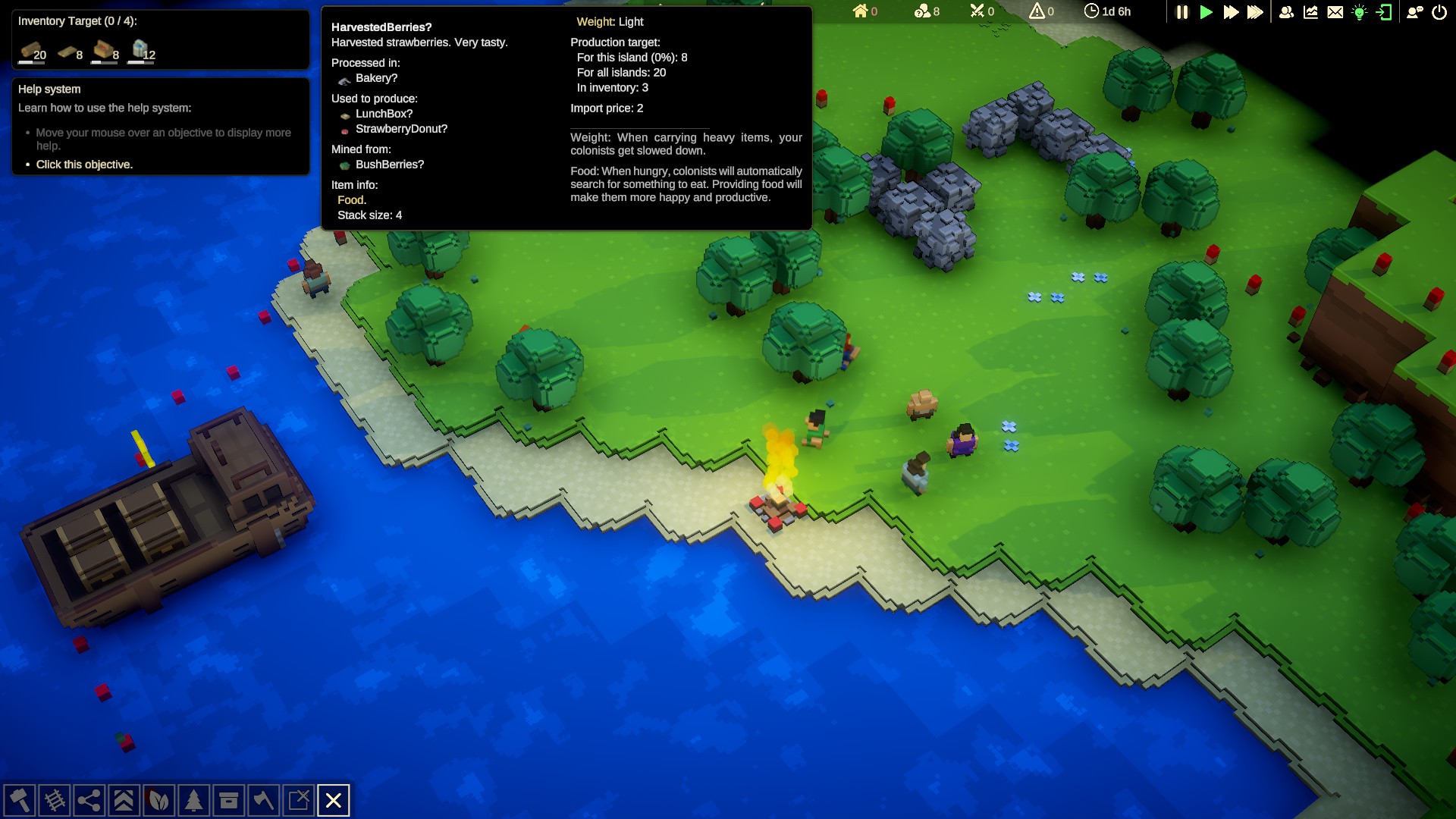
Task: Set game to normal play speed
Action: (1206, 12)
